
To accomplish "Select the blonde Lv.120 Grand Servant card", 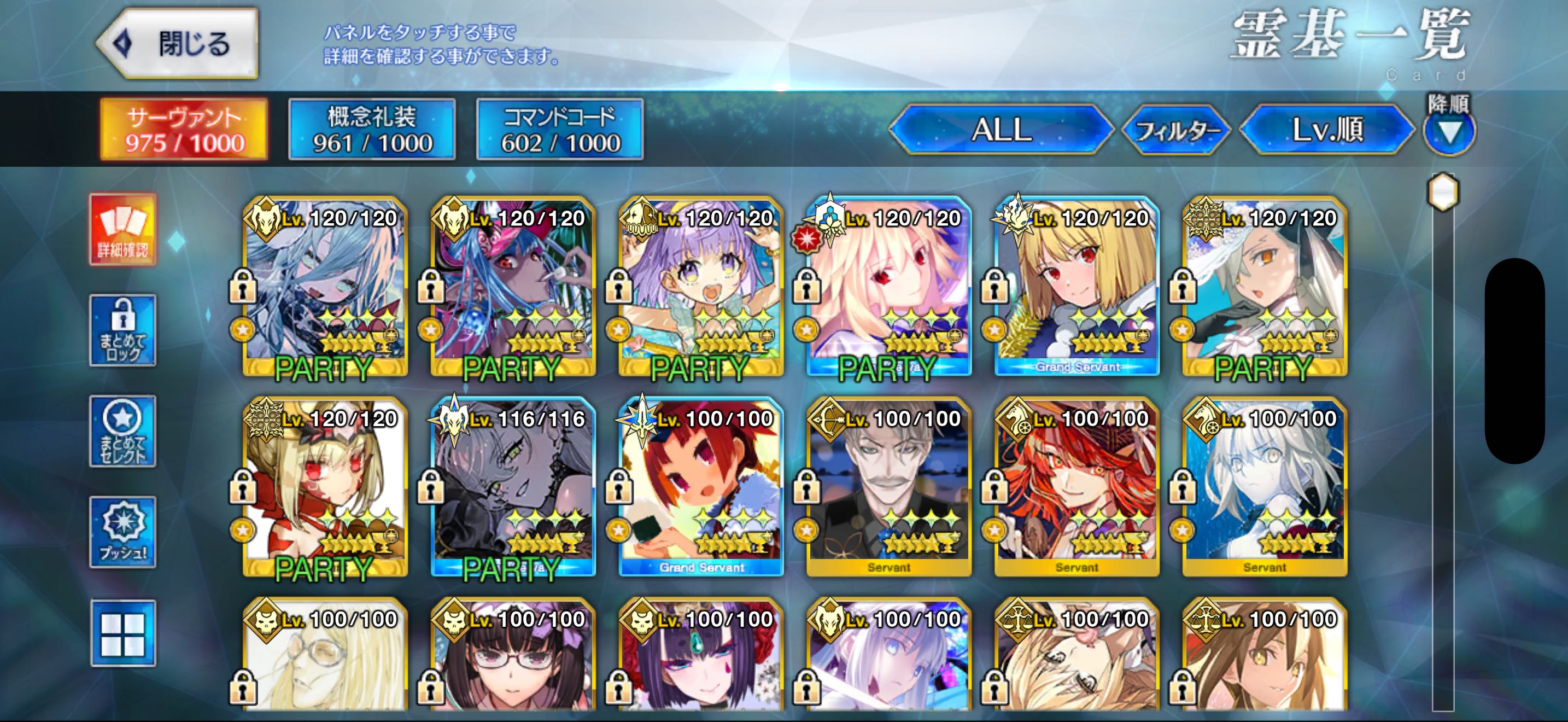I will point(1077,286).
